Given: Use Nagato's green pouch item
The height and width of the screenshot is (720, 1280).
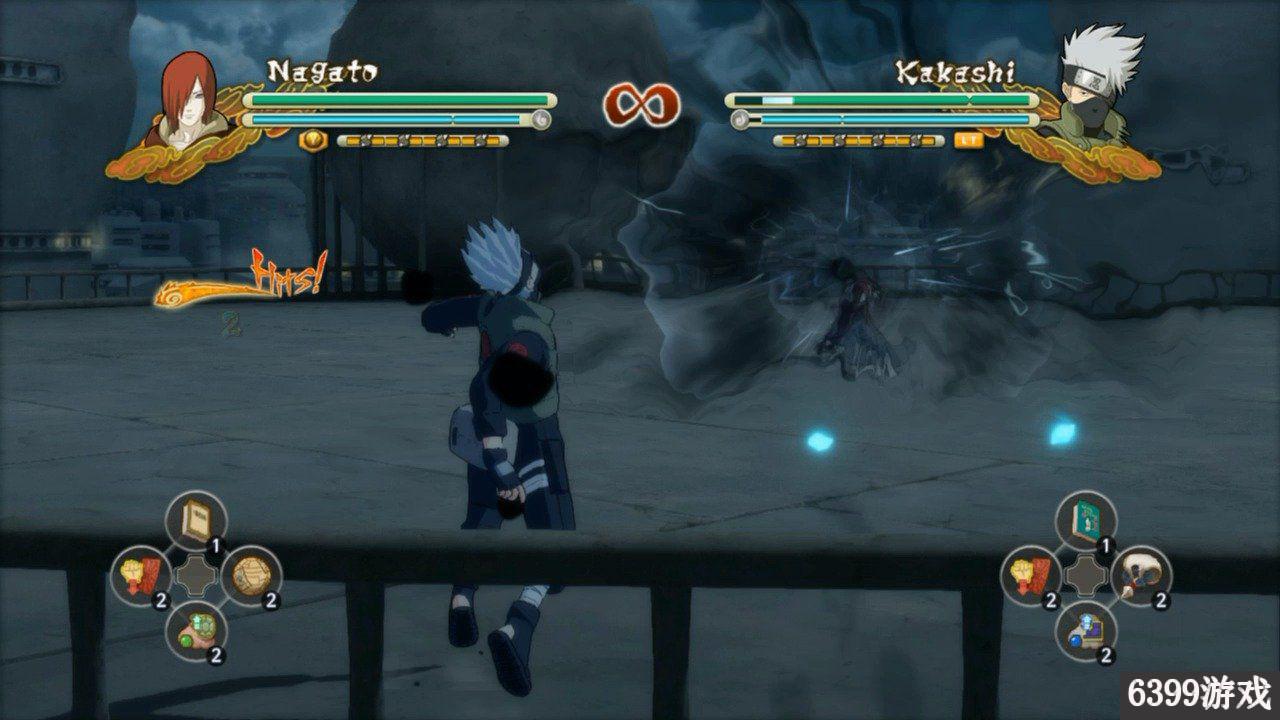Looking at the screenshot, I should click(196, 630).
